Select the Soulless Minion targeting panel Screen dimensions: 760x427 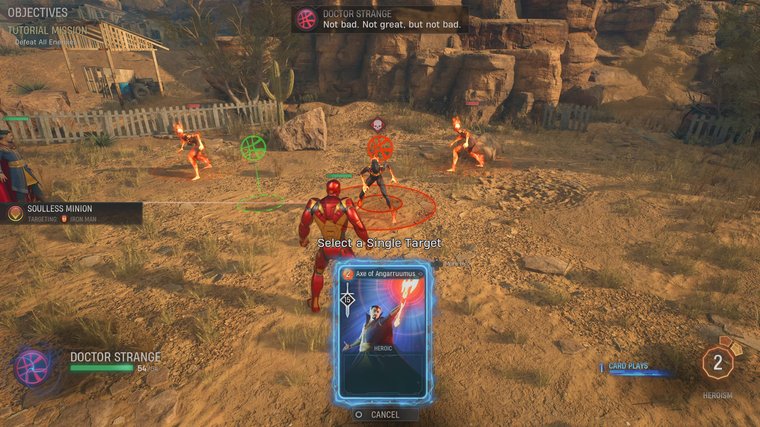(x=70, y=213)
